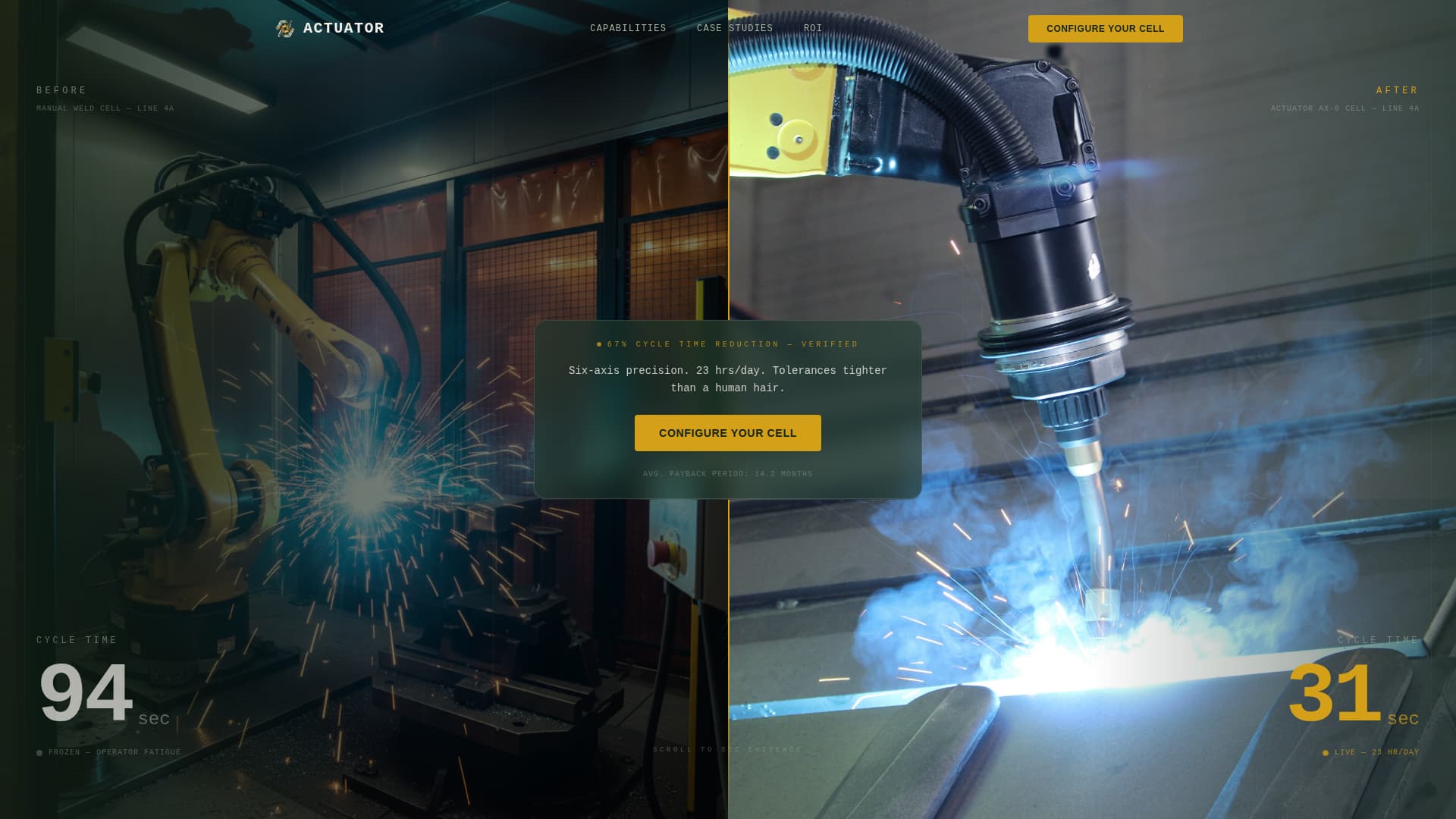Click Configure Your Cell in the navigation bar
Screen dimensions: 1456x819
click(1105, 29)
